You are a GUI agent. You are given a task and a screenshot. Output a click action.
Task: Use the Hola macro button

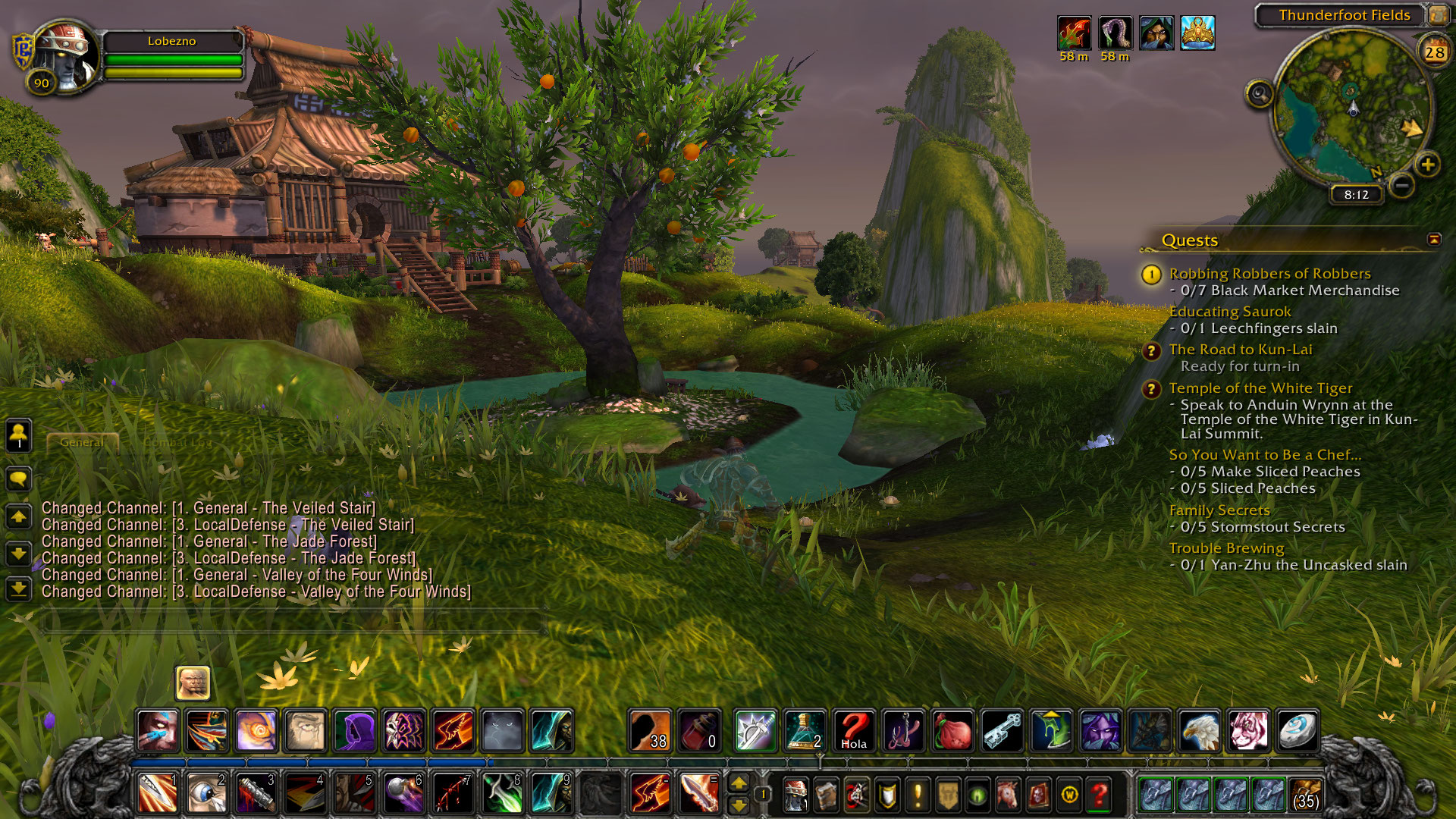(x=854, y=731)
